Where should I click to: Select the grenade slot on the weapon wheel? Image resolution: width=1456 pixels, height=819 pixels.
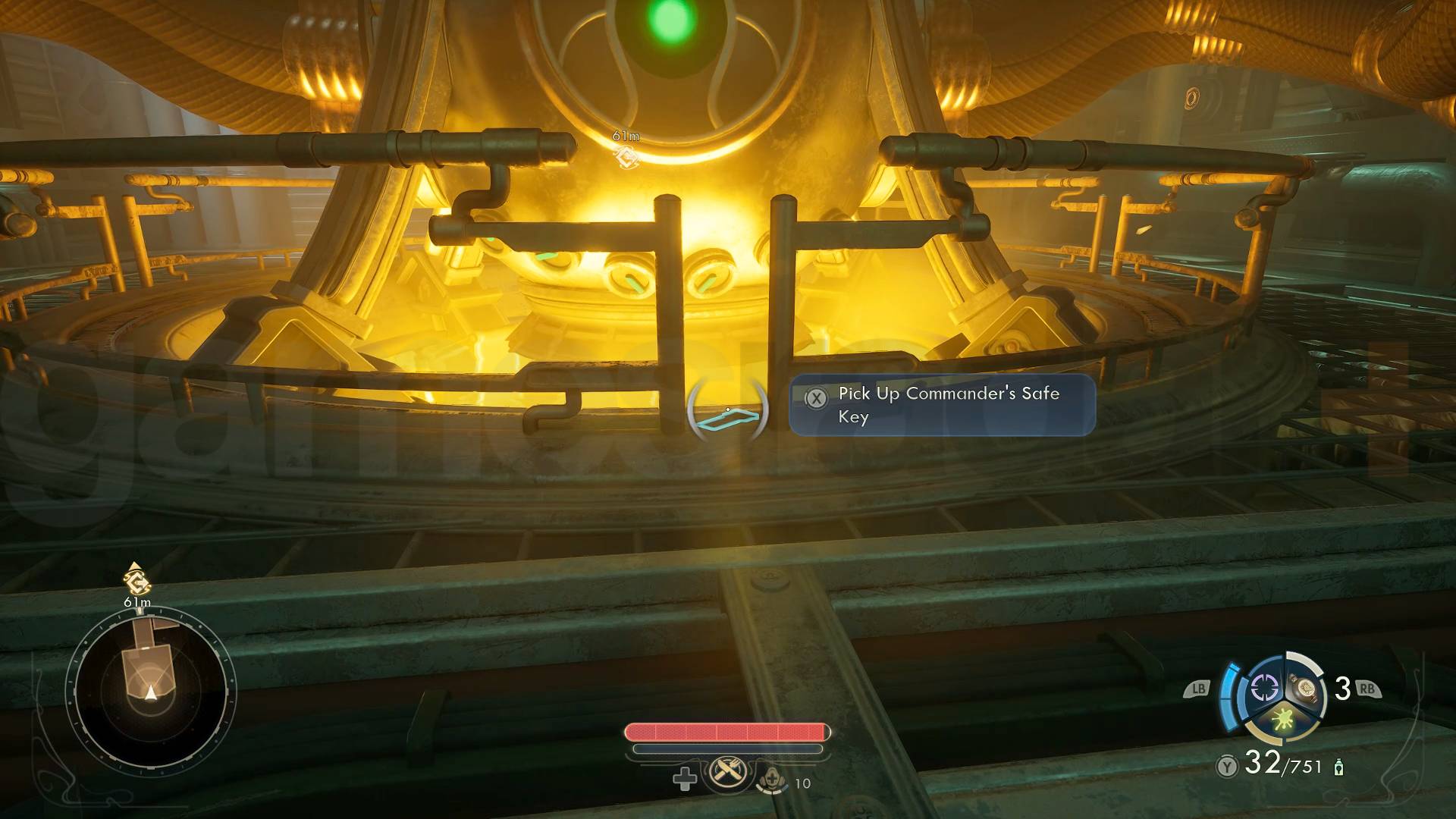1307,689
